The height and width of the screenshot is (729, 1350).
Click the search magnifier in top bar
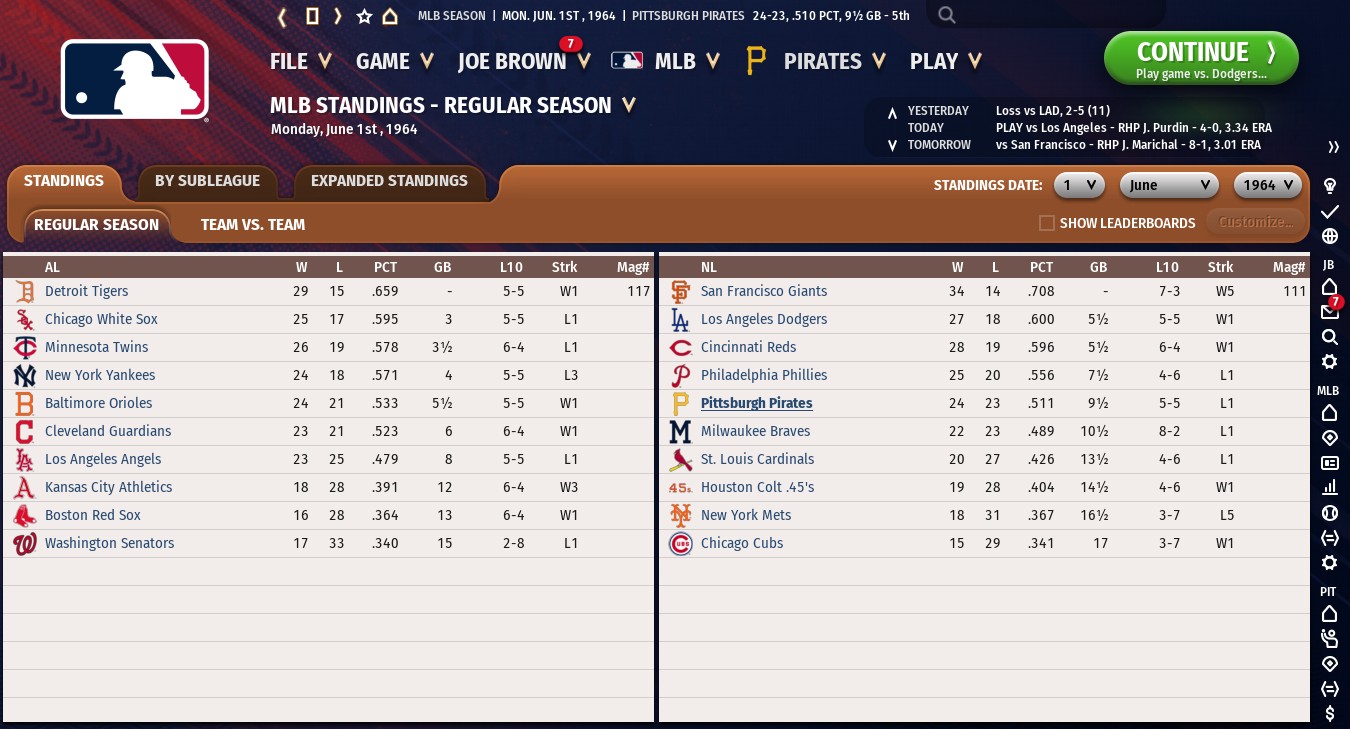point(947,15)
